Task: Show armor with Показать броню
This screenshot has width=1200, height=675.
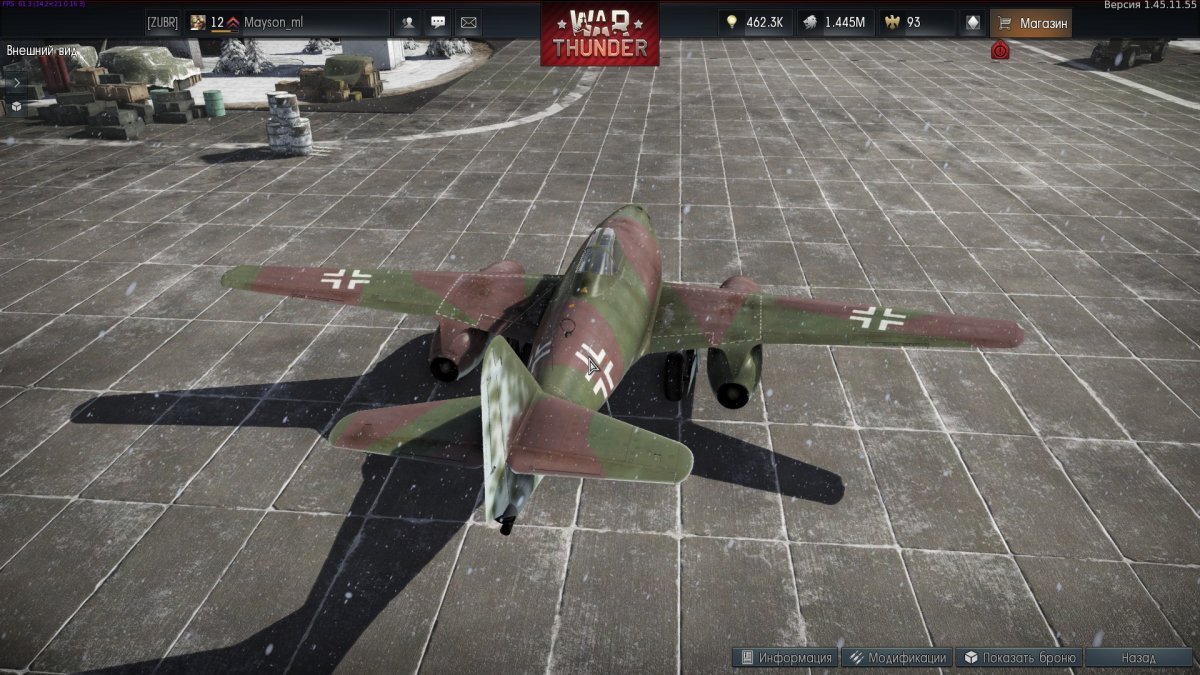Action: click(1020, 658)
